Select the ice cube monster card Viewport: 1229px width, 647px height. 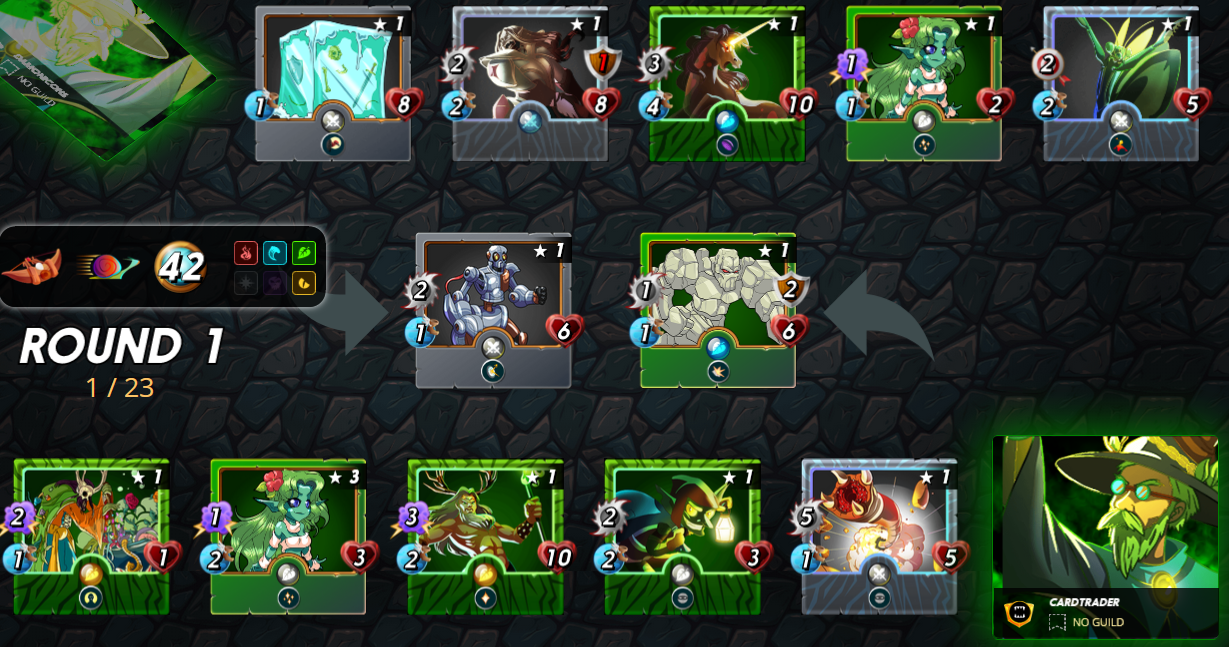click(x=333, y=70)
